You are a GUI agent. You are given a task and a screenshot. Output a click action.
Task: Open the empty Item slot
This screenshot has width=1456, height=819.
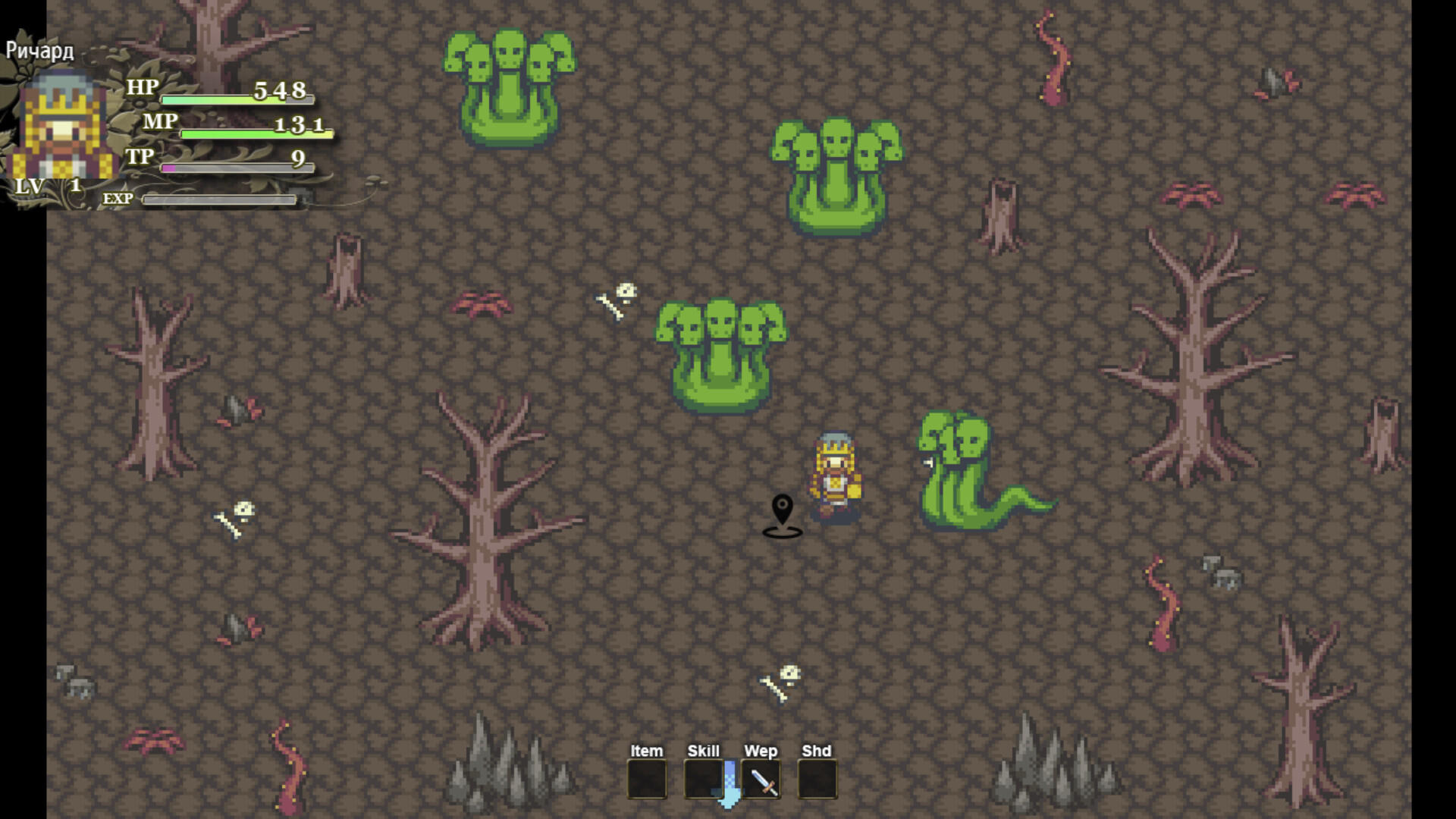pos(647,780)
